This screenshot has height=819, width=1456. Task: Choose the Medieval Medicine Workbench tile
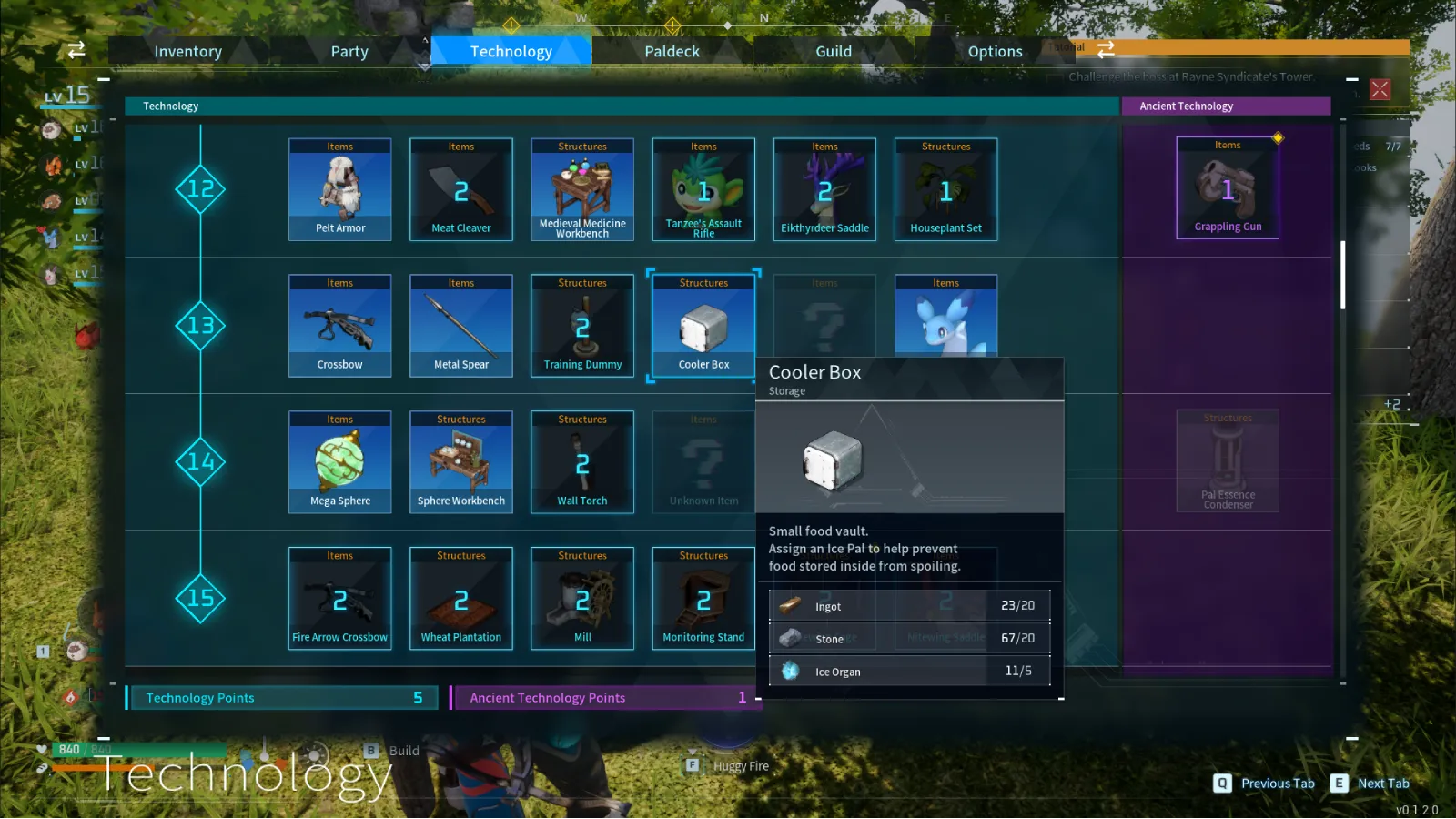(582, 189)
